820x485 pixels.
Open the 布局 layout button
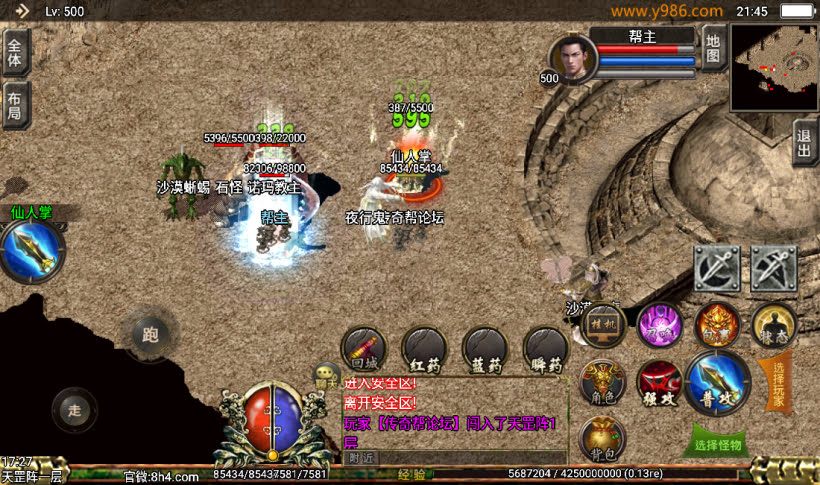(x=15, y=105)
